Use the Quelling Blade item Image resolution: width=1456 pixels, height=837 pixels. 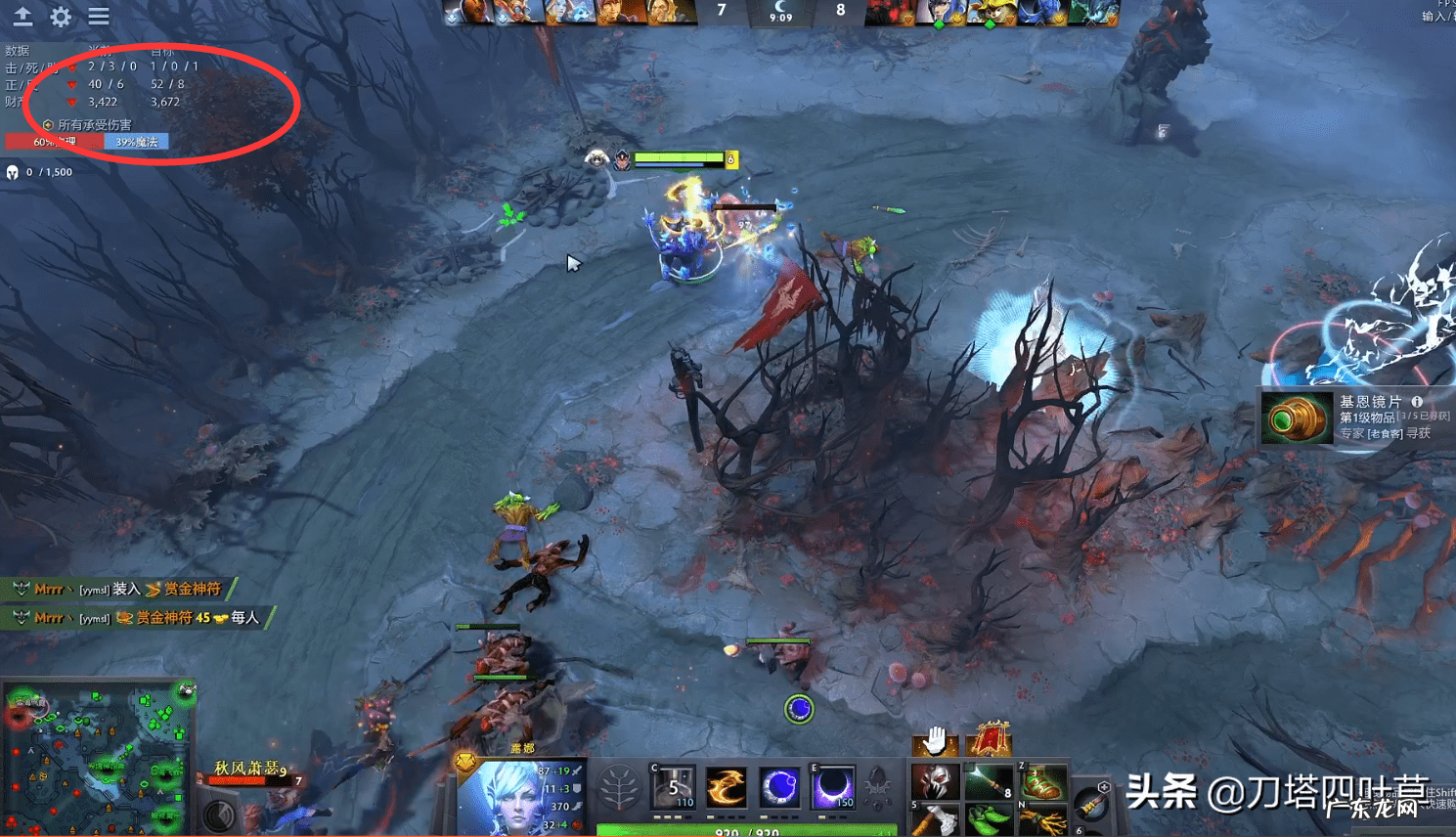(x=934, y=821)
